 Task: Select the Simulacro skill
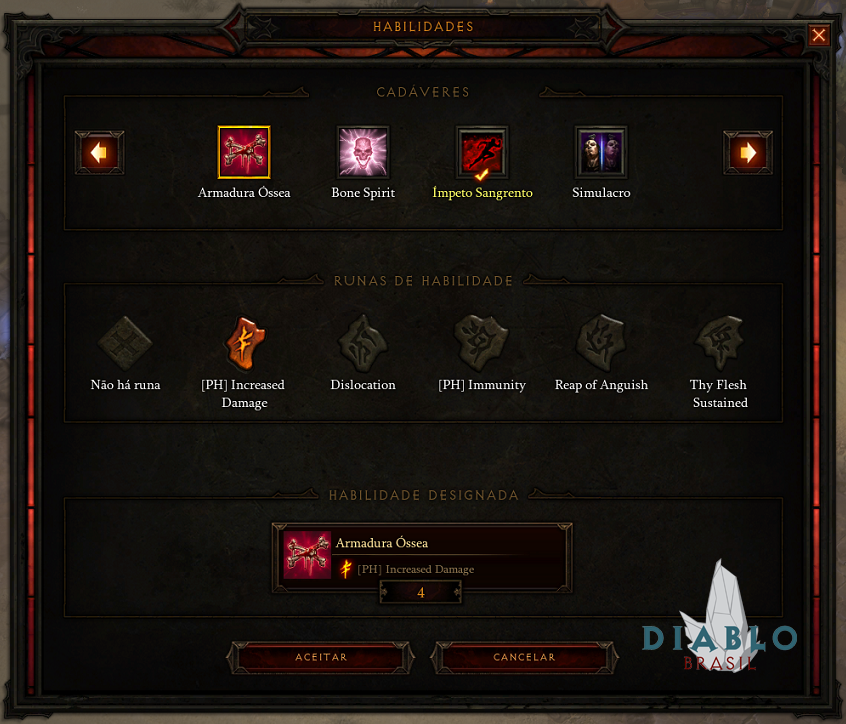pos(601,153)
